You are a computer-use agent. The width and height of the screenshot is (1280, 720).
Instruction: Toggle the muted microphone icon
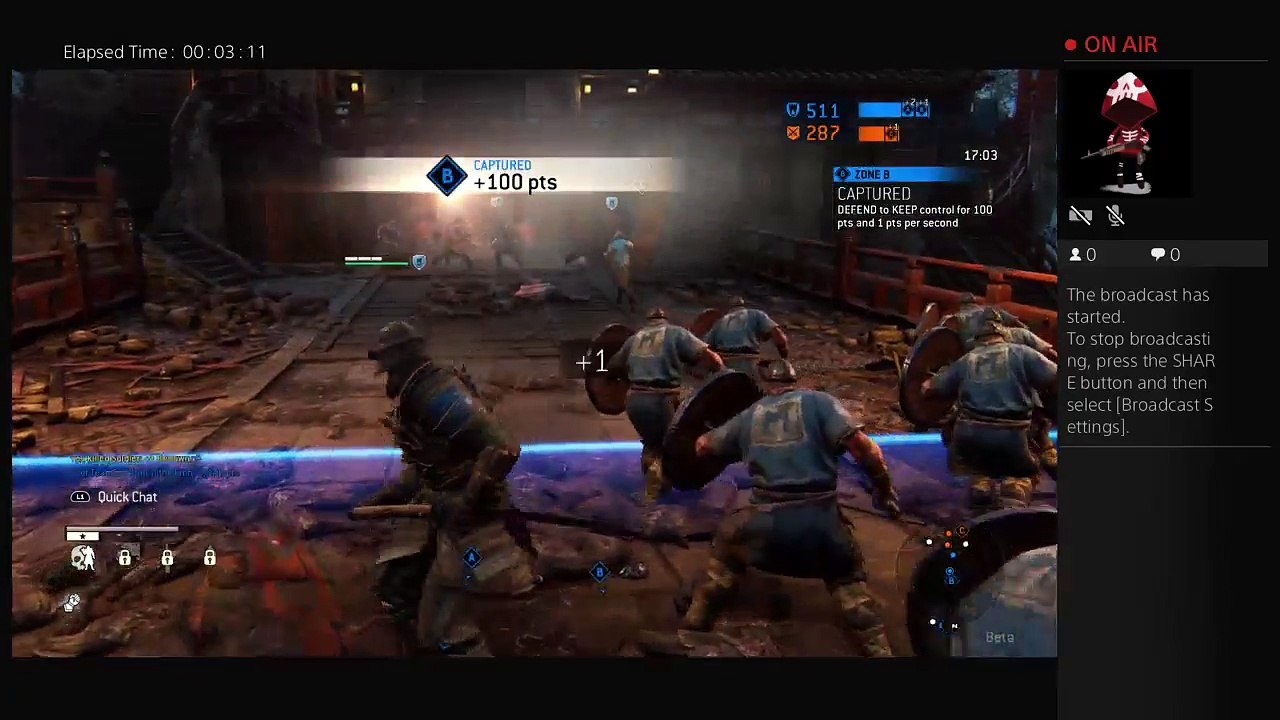[1116, 215]
